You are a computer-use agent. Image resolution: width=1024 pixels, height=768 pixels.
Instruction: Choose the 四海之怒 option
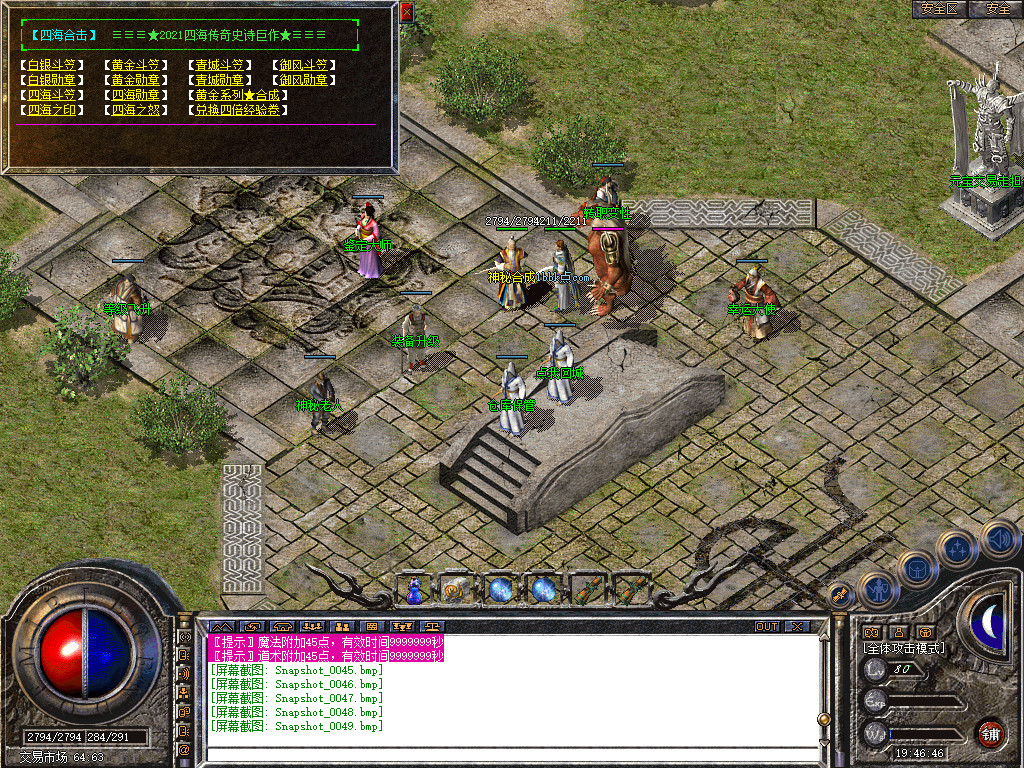134,110
